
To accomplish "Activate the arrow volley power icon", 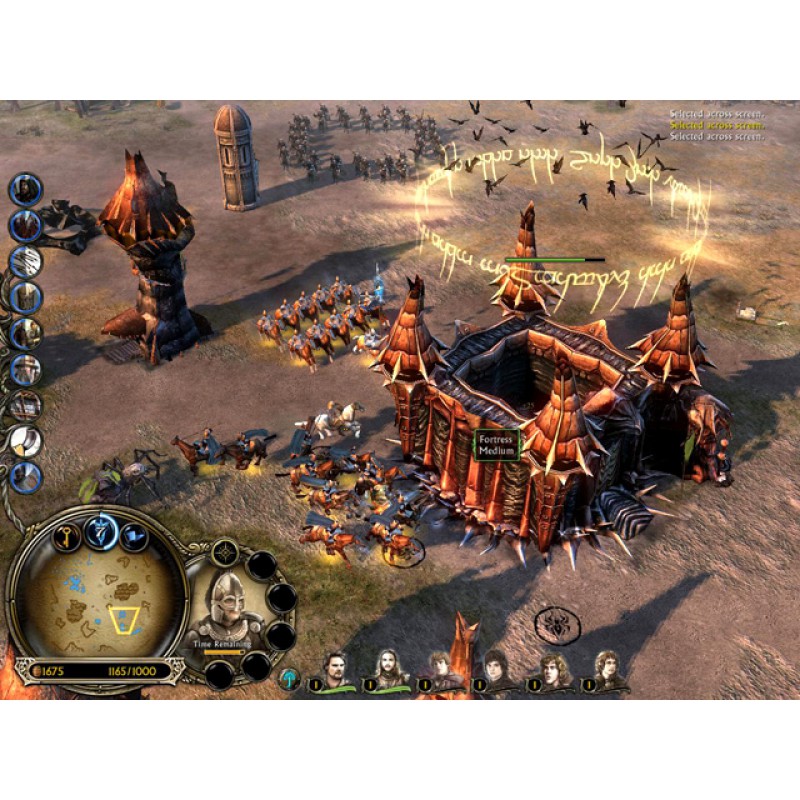I will click(26, 261).
